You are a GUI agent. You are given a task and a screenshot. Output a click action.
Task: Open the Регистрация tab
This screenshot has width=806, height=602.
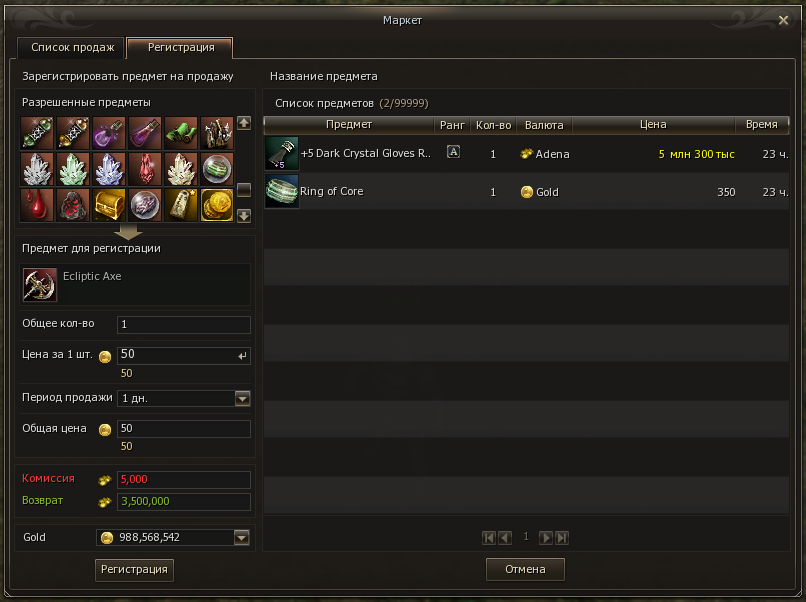pos(181,48)
